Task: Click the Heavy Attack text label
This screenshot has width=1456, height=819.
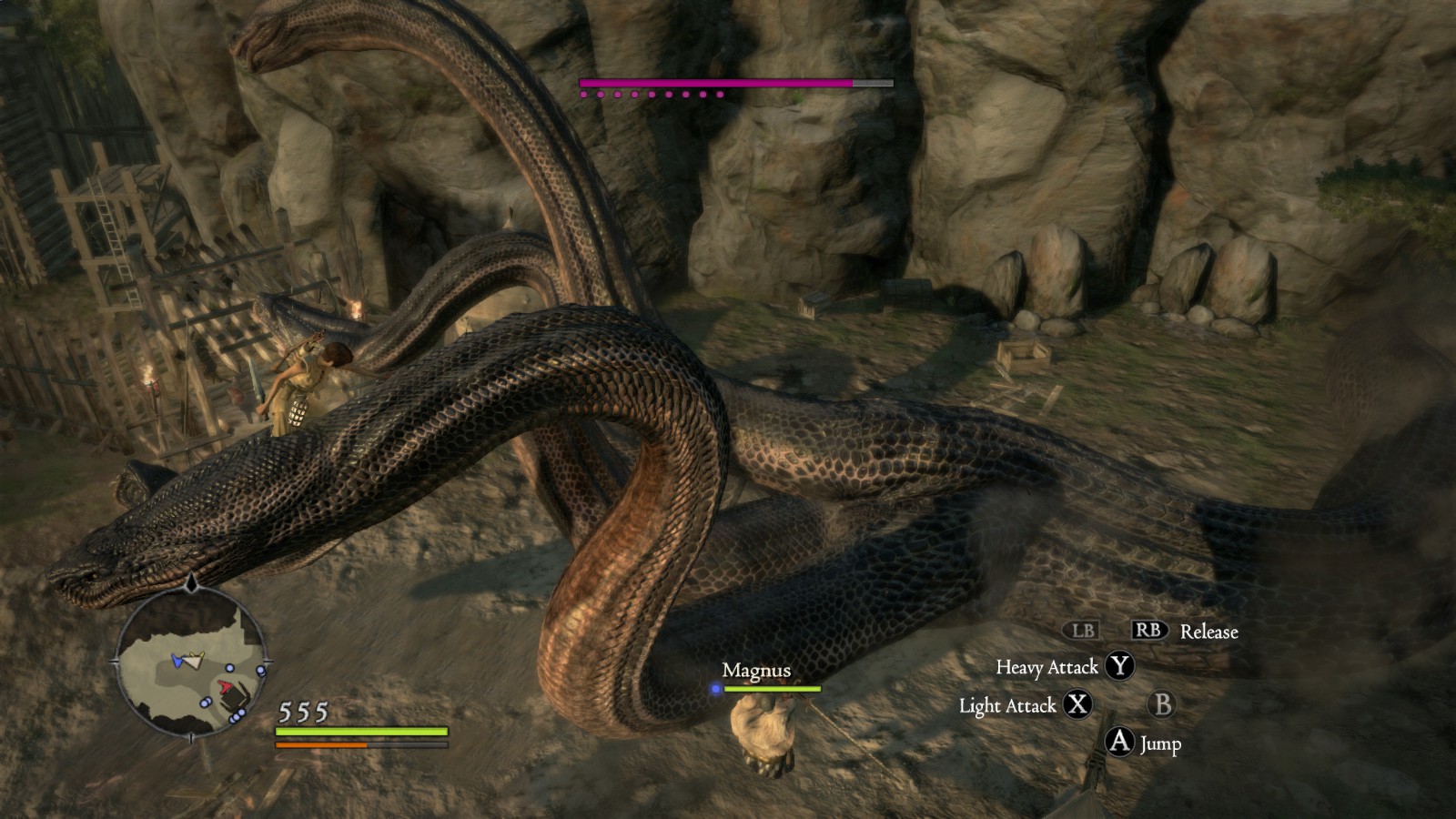Action: 1046,667
